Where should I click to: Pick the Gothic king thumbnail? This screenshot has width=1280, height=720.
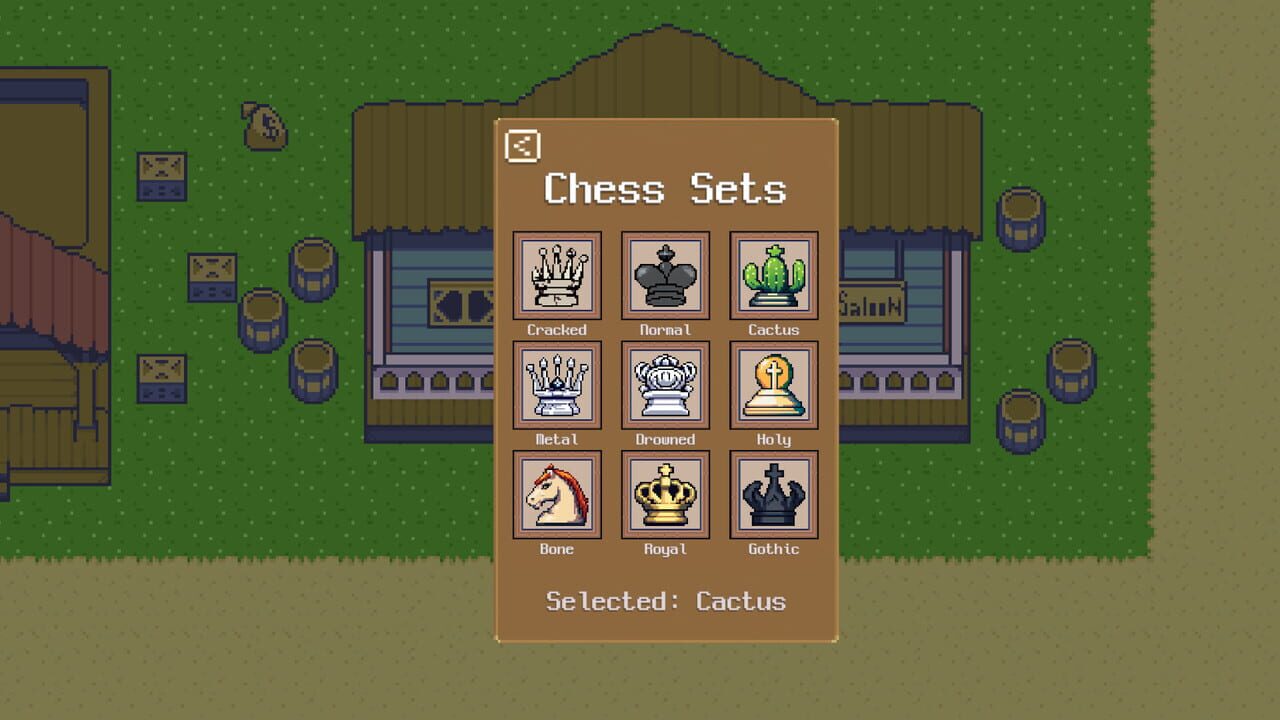coord(773,494)
